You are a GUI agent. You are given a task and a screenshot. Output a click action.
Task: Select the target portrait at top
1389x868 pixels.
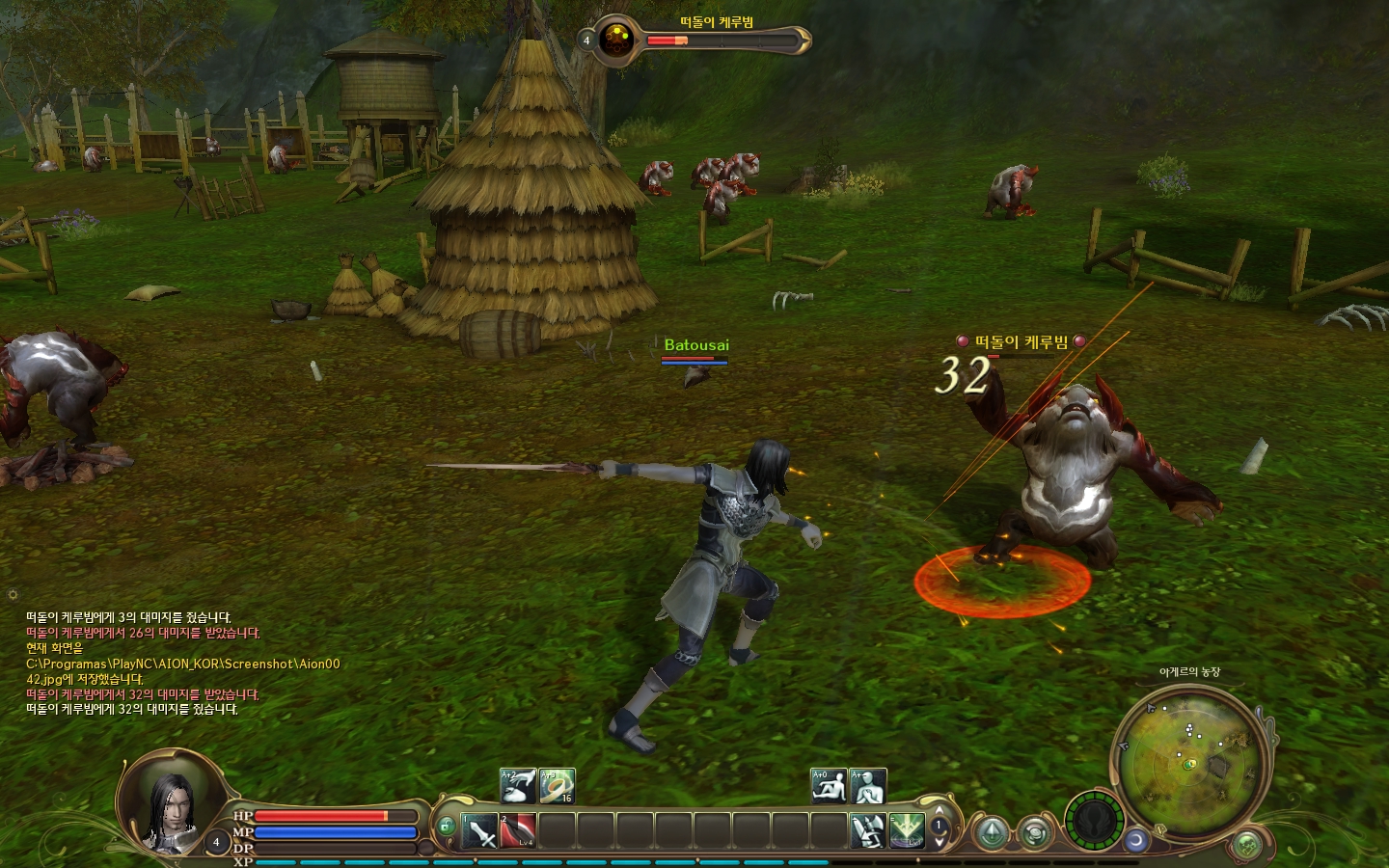615,41
